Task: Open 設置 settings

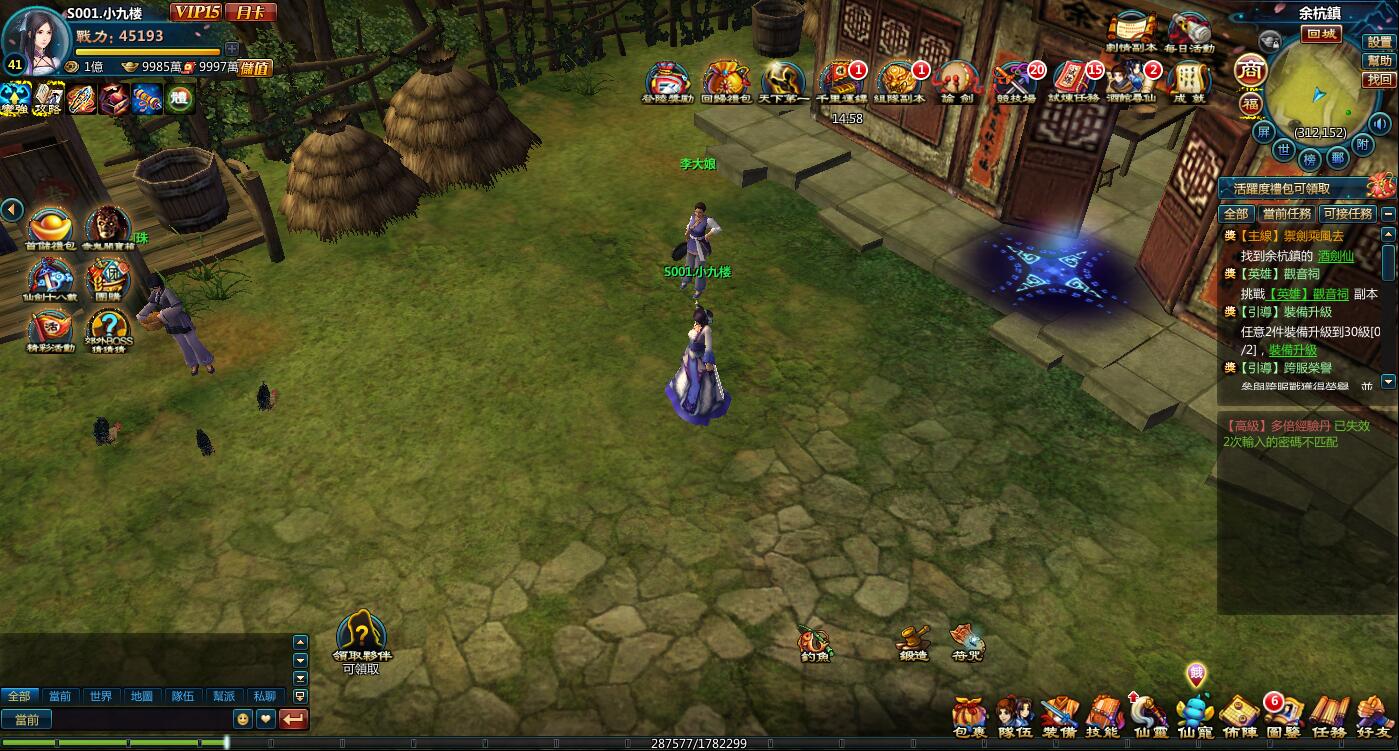Action: click(x=1380, y=43)
